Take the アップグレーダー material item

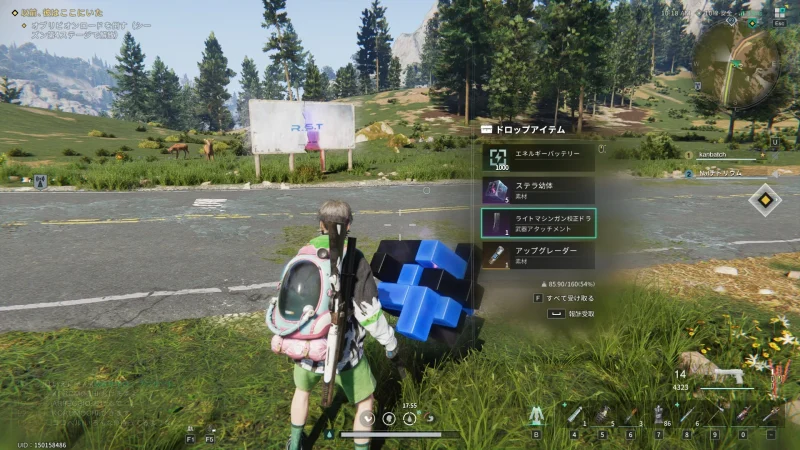538,256
